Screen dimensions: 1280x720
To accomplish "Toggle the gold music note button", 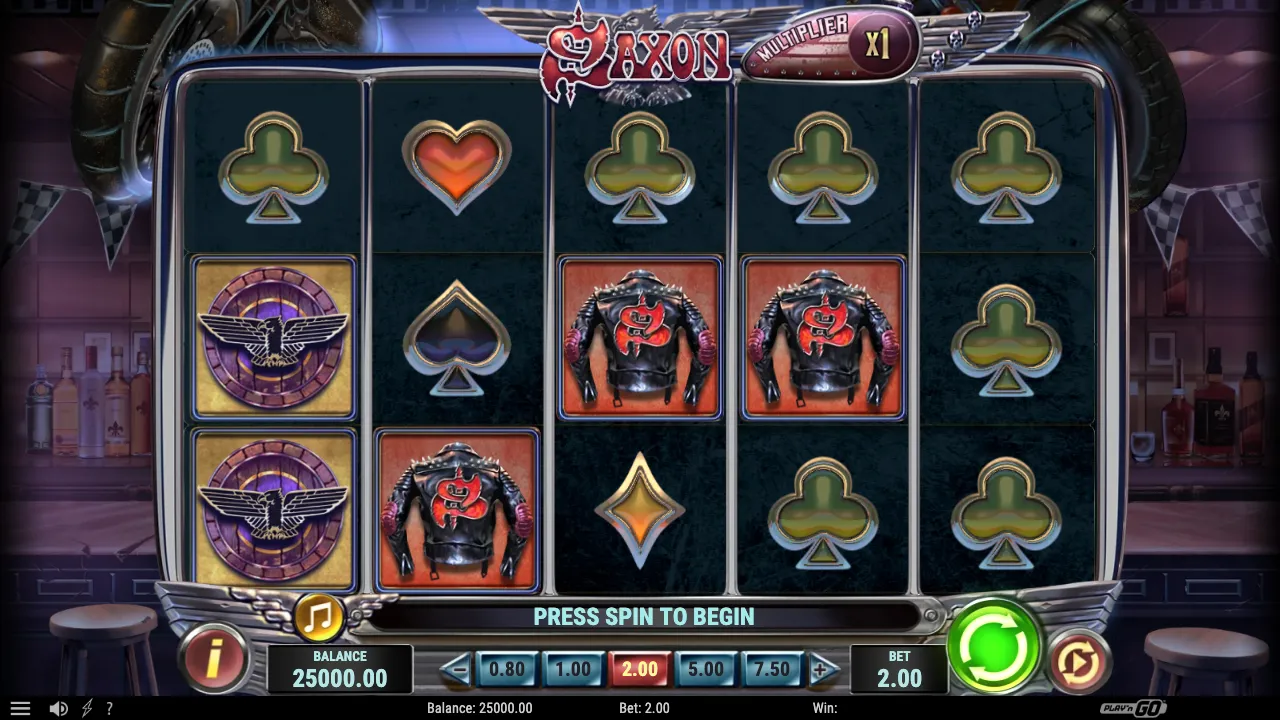I will (x=318, y=617).
